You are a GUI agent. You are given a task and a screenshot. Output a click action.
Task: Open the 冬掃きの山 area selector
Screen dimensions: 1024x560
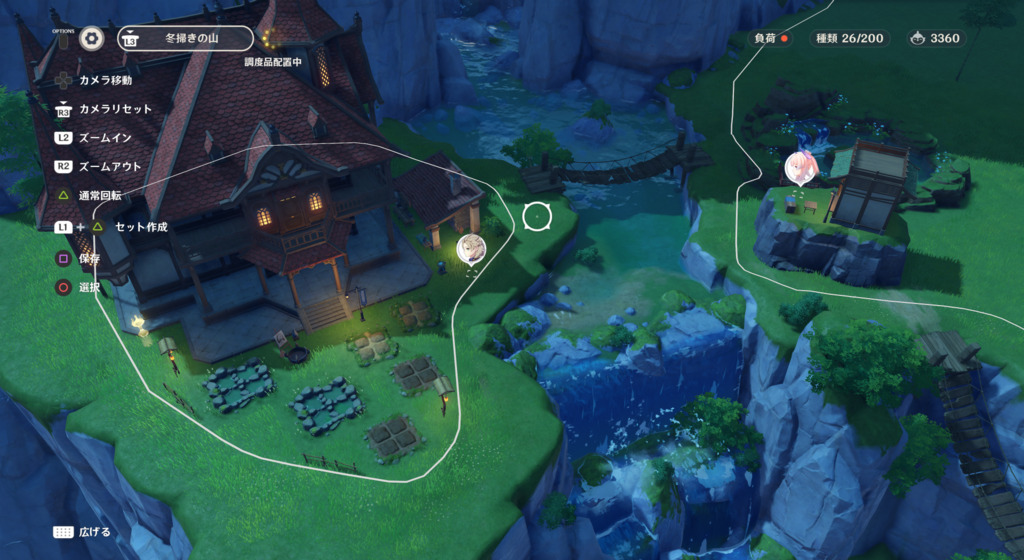184,39
